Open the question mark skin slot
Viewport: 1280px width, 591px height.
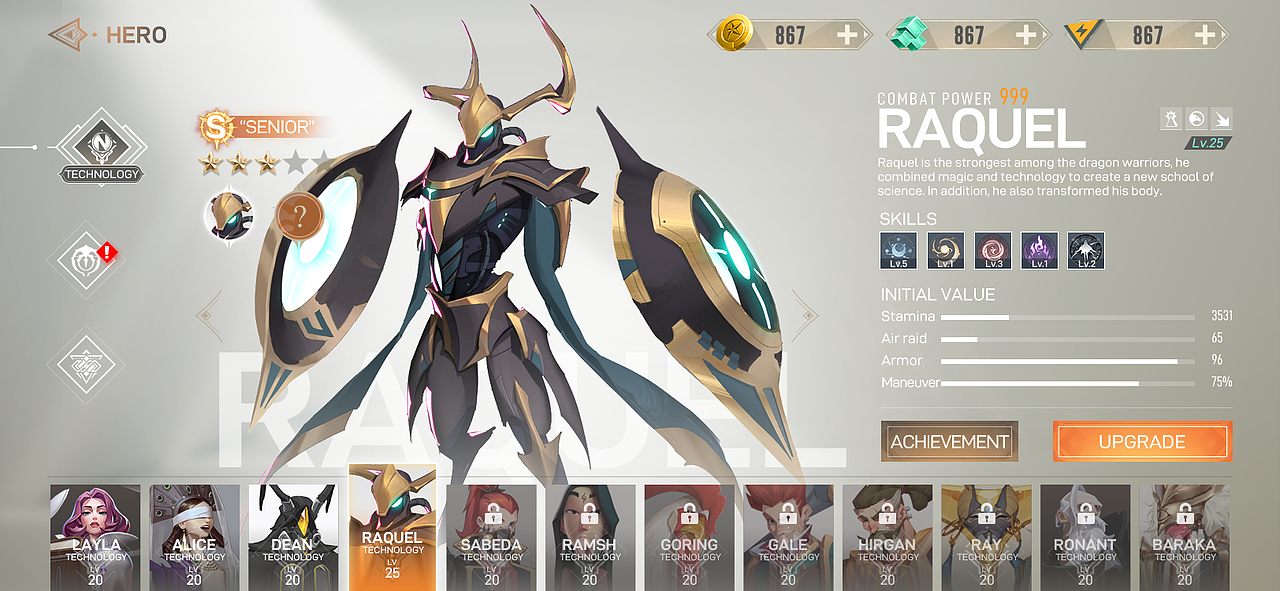(298, 215)
